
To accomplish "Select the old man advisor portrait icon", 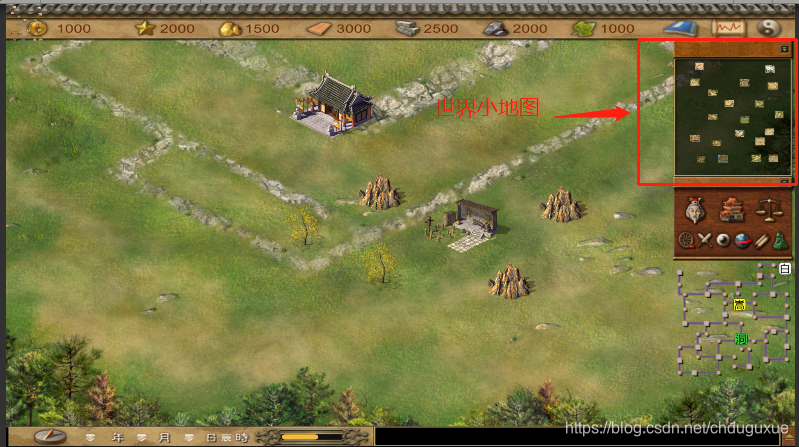I will (x=695, y=209).
